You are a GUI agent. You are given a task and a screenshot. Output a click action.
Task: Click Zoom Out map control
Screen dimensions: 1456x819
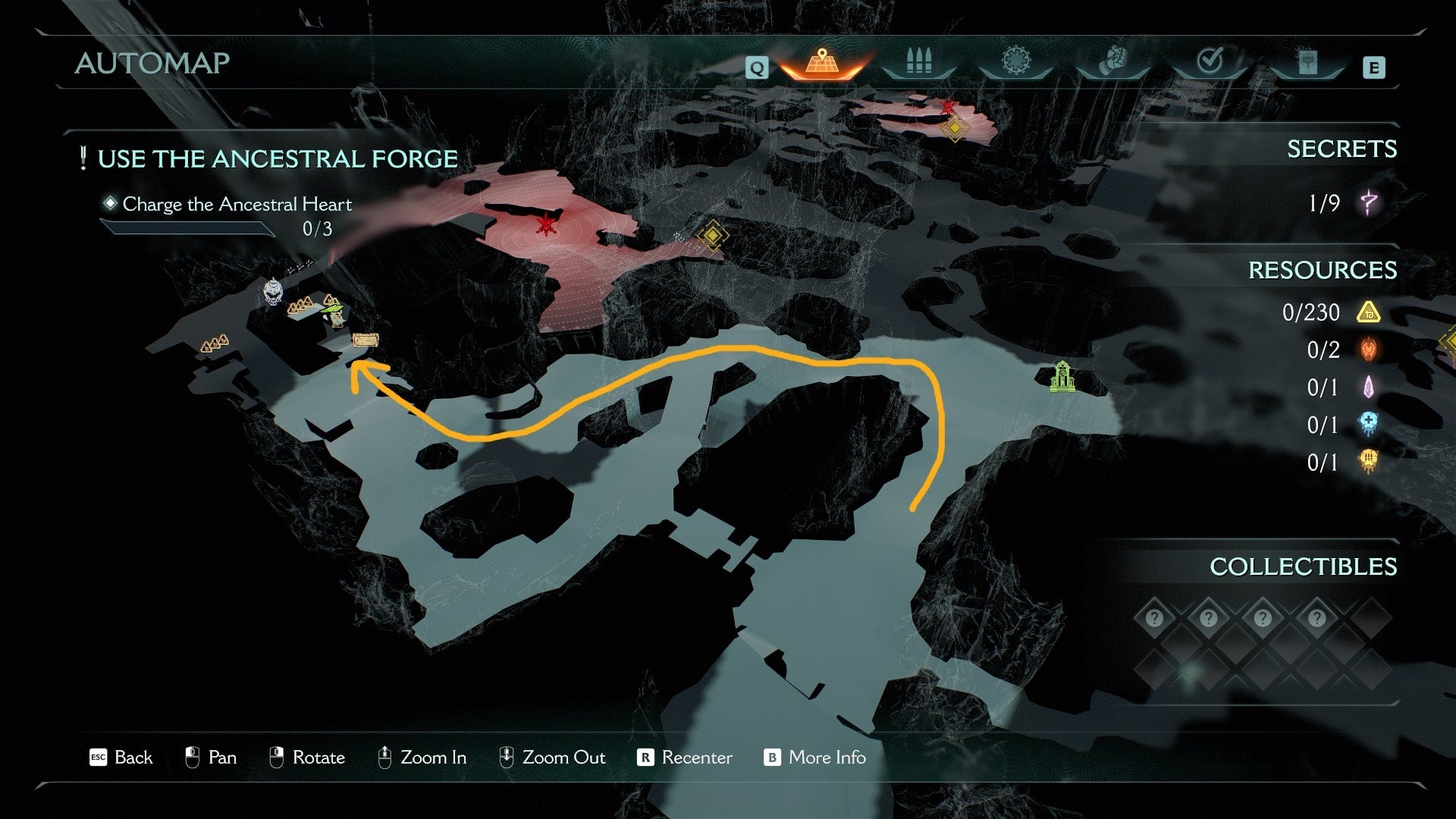552,758
